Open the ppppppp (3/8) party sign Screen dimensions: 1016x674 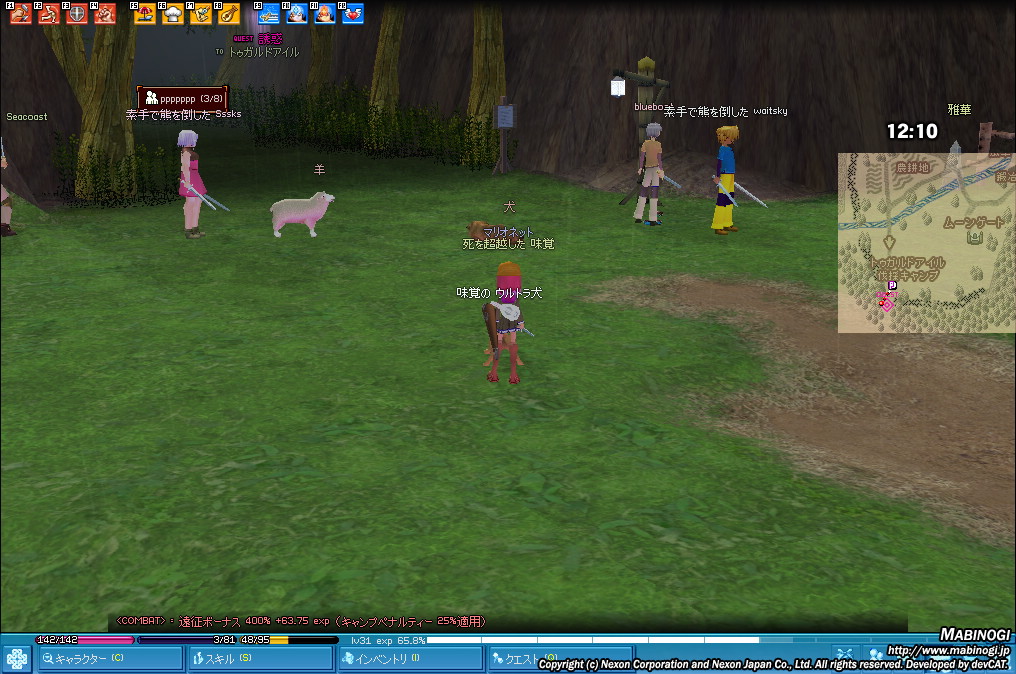[183, 99]
